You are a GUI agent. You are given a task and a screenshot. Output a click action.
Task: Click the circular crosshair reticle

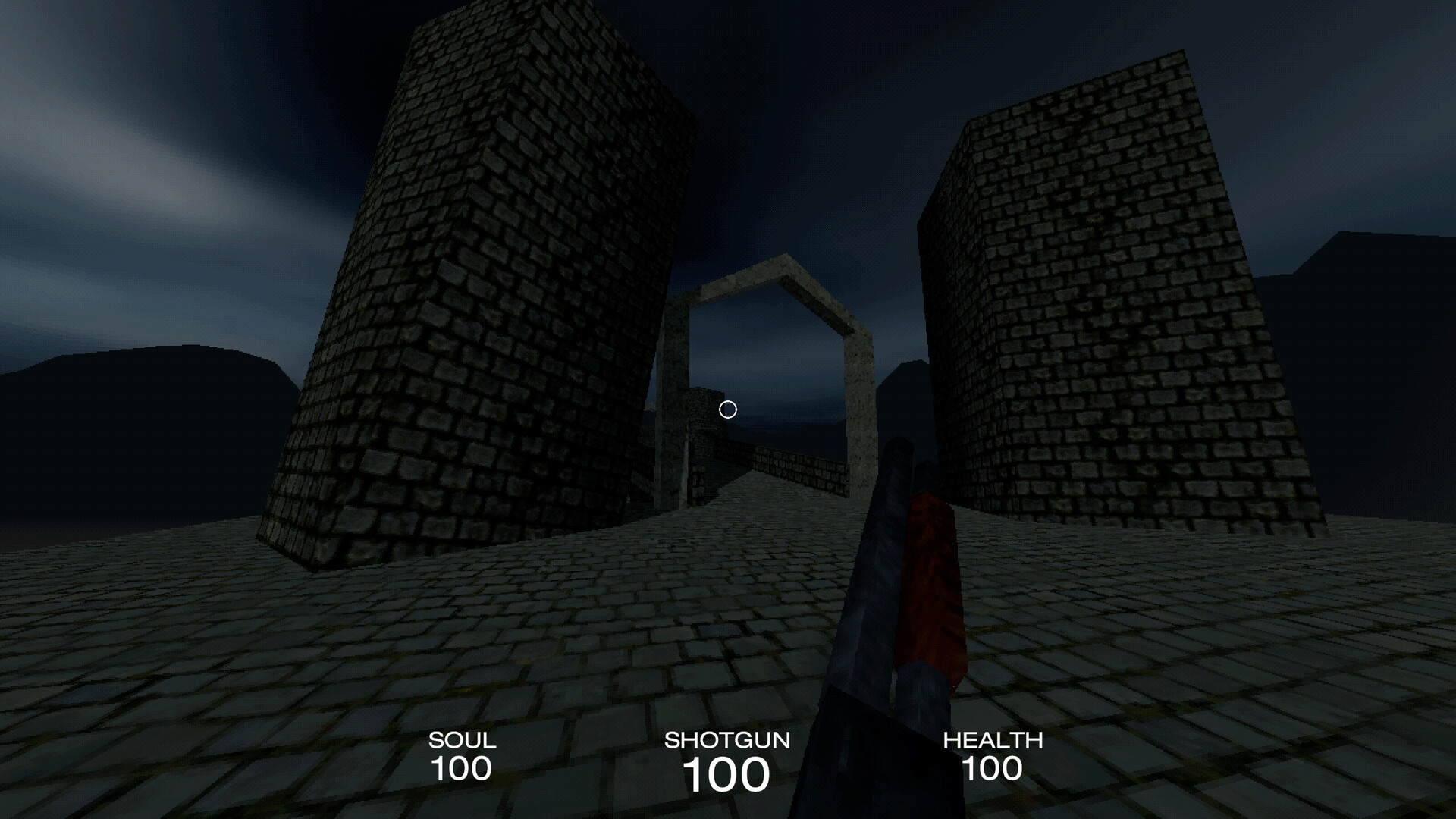click(x=728, y=409)
